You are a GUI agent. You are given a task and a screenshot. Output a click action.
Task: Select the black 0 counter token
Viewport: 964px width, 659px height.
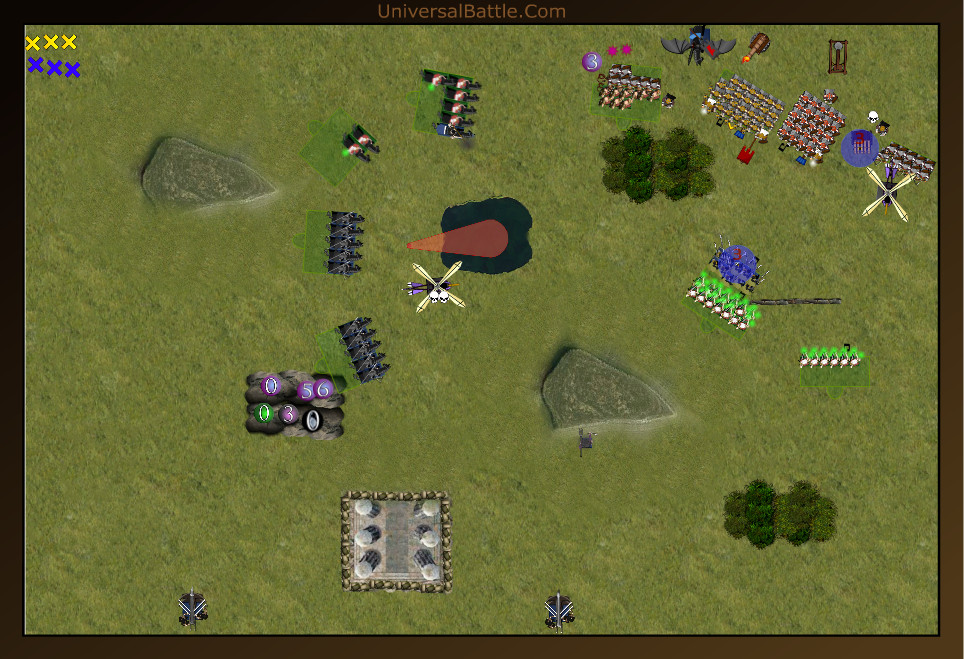tap(312, 421)
